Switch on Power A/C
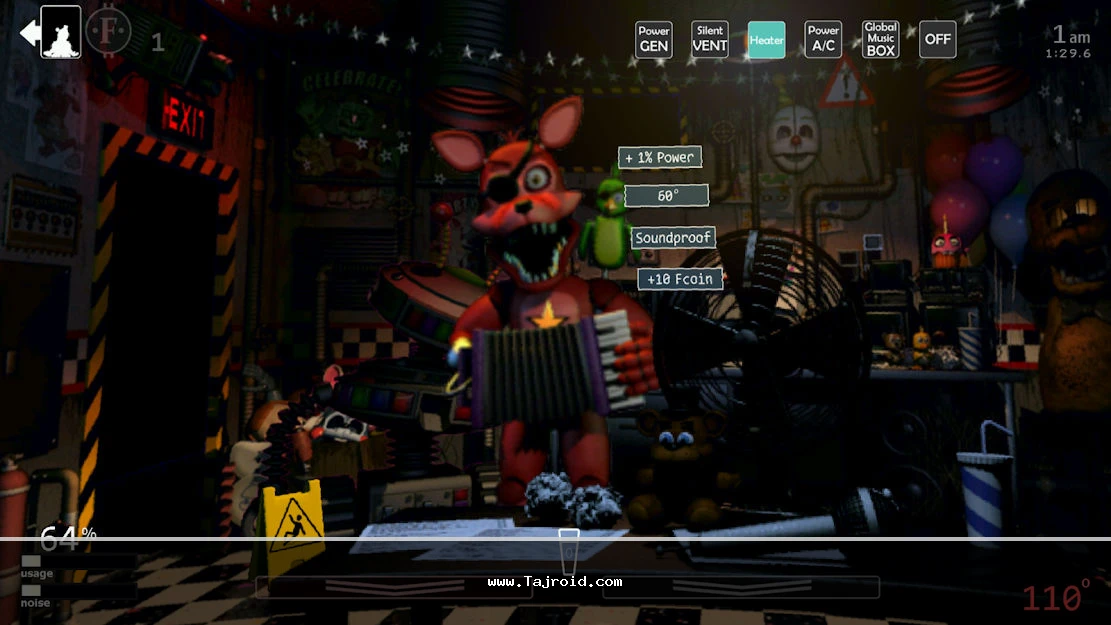Image resolution: width=1111 pixels, height=625 pixels. coord(823,40)
